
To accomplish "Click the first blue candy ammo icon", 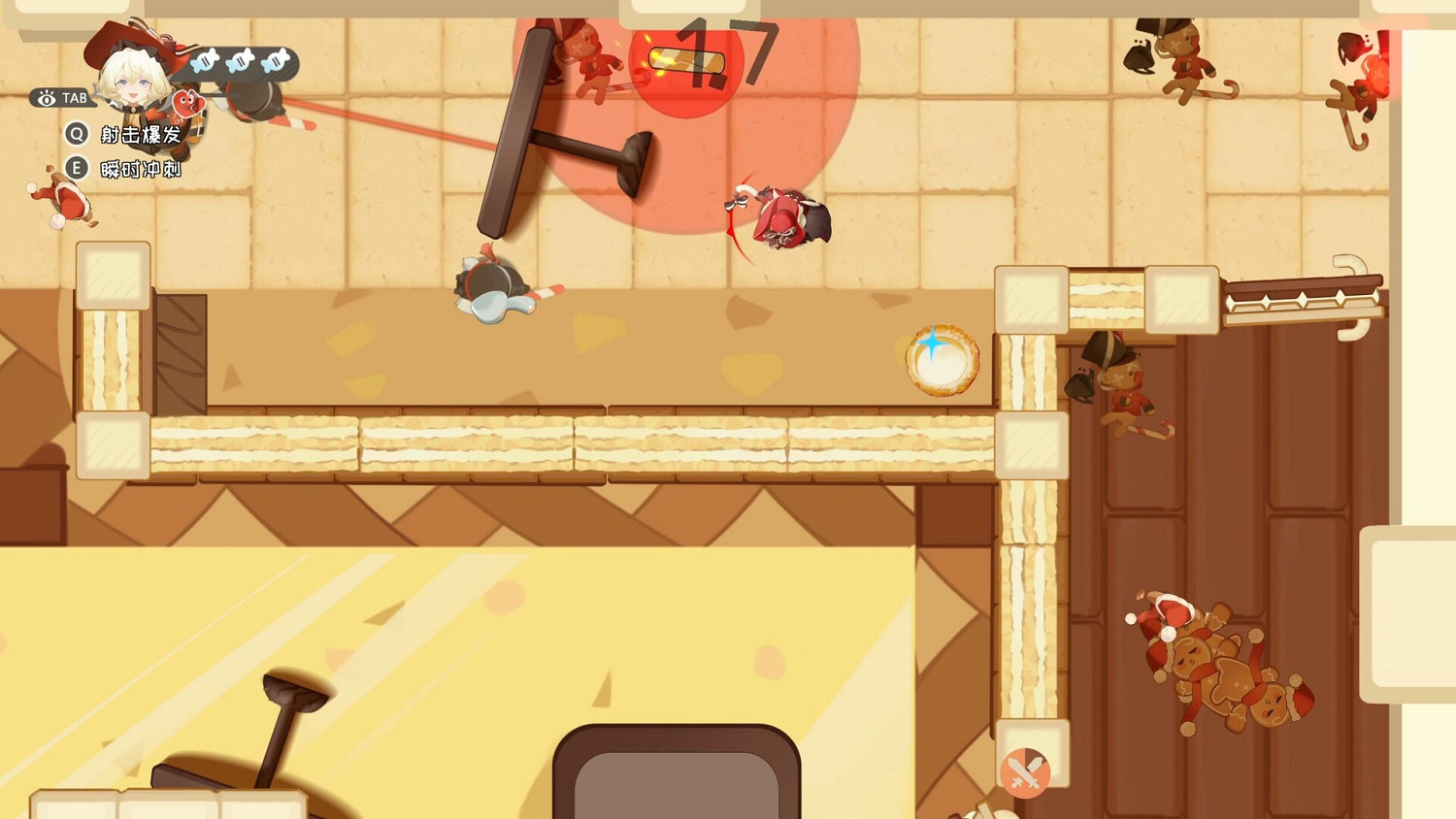I will click(x=205, y=61).
